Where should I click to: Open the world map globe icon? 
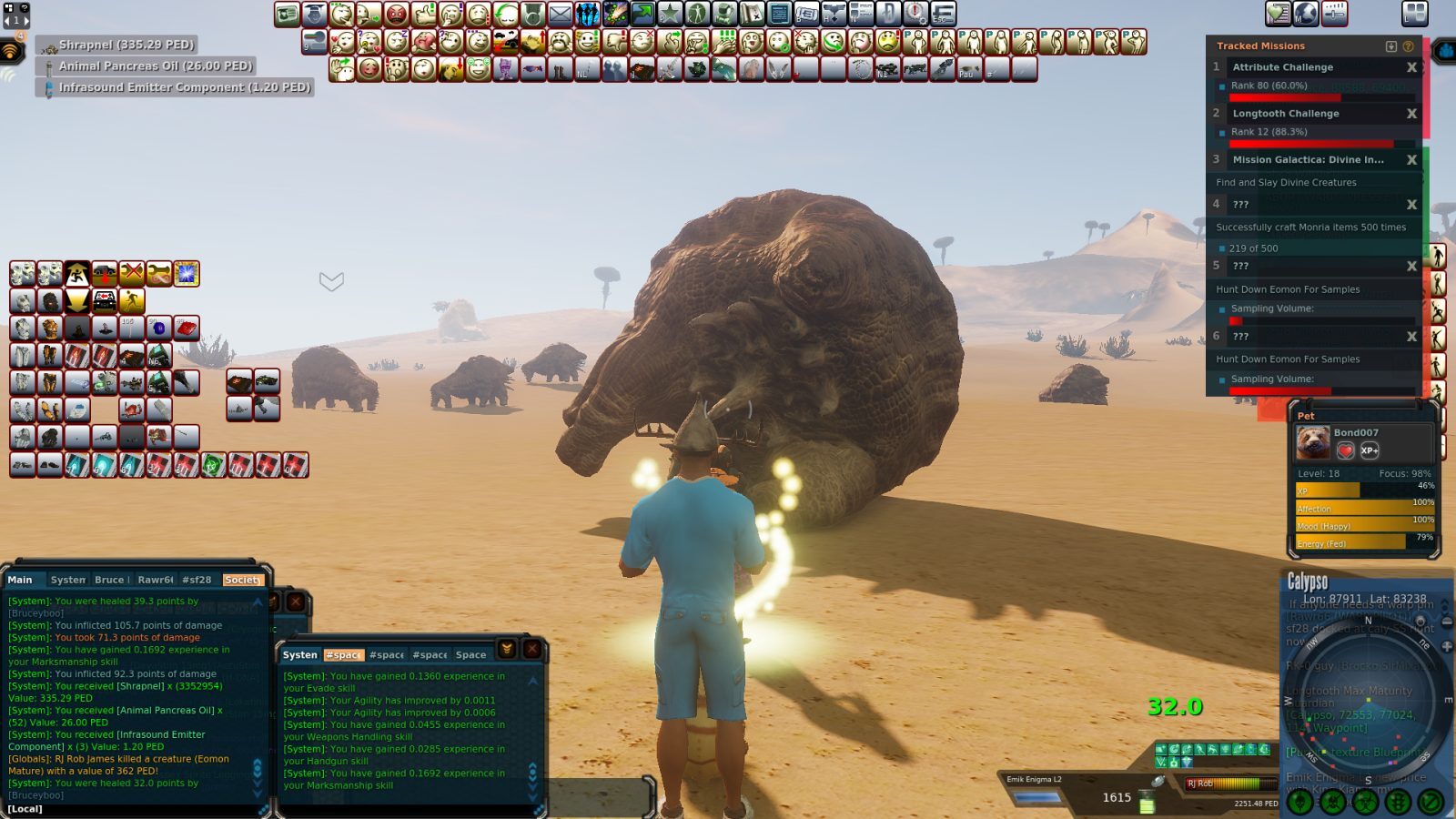tap(1306, 12)
